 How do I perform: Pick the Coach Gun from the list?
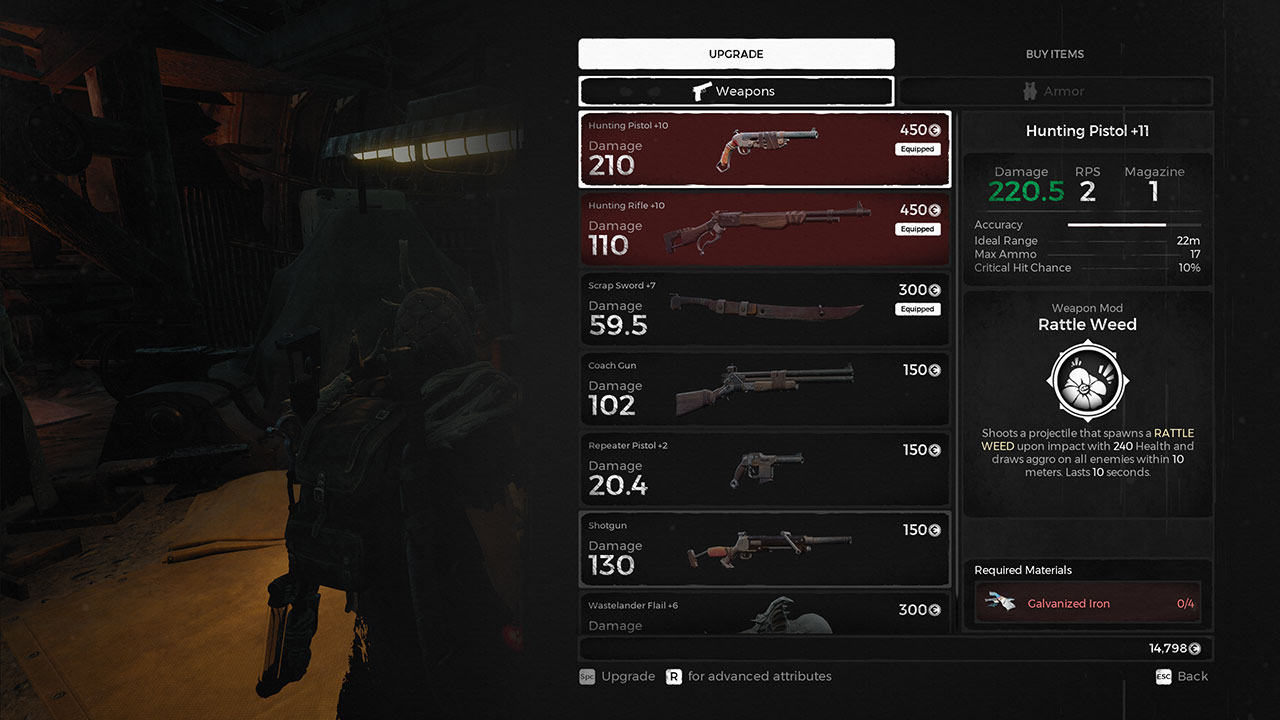[765, 389]
